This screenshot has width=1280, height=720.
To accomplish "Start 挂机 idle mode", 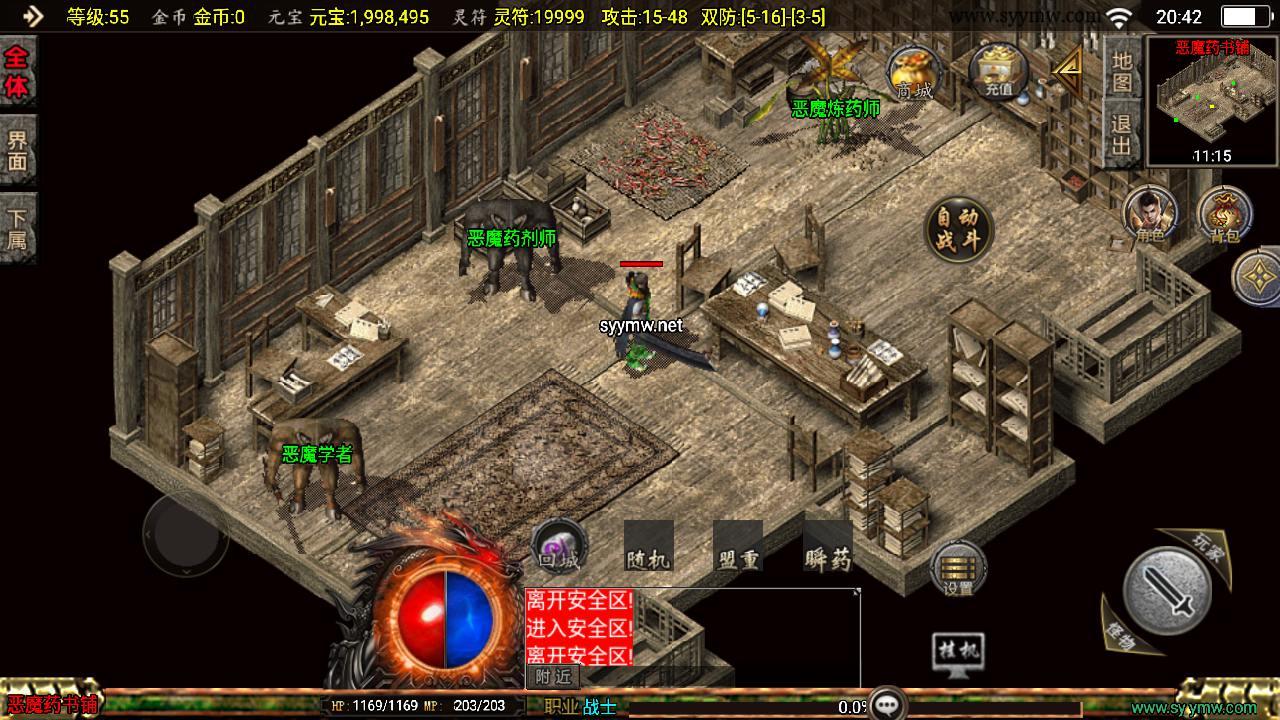I will (957, 653).
